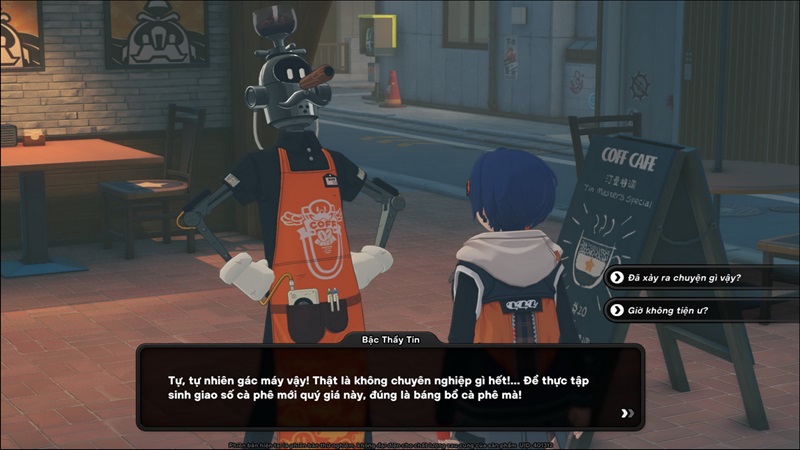Advance dialogue with the double-arrow continue icon
800x450 pixels.
(627, 413)
